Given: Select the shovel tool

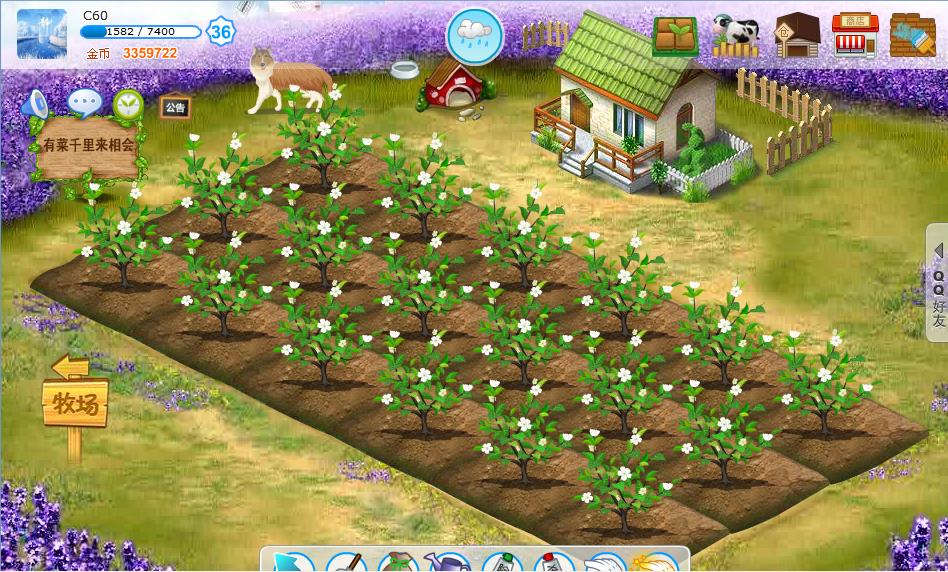Looking at the screenshot, I should pos(345,562).
